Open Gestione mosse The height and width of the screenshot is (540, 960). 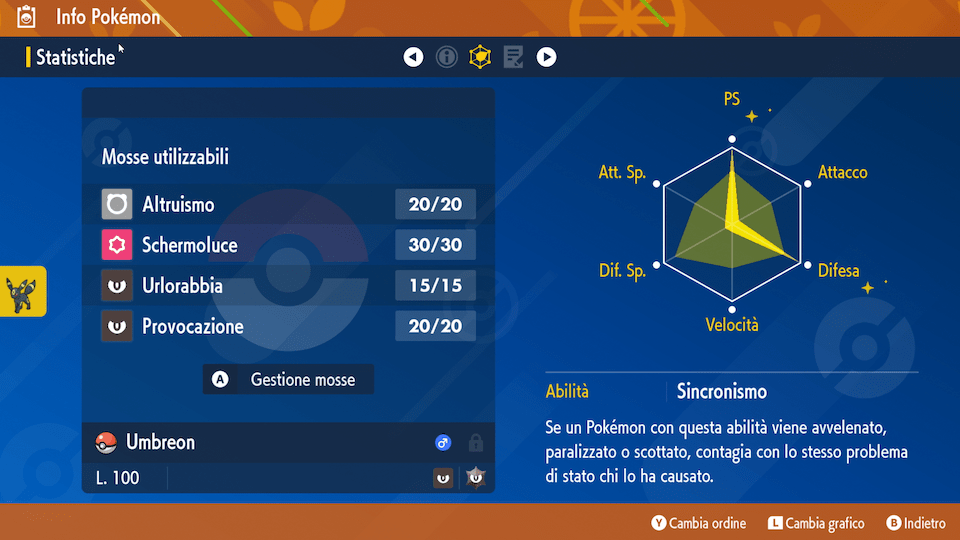pos(288,380)
